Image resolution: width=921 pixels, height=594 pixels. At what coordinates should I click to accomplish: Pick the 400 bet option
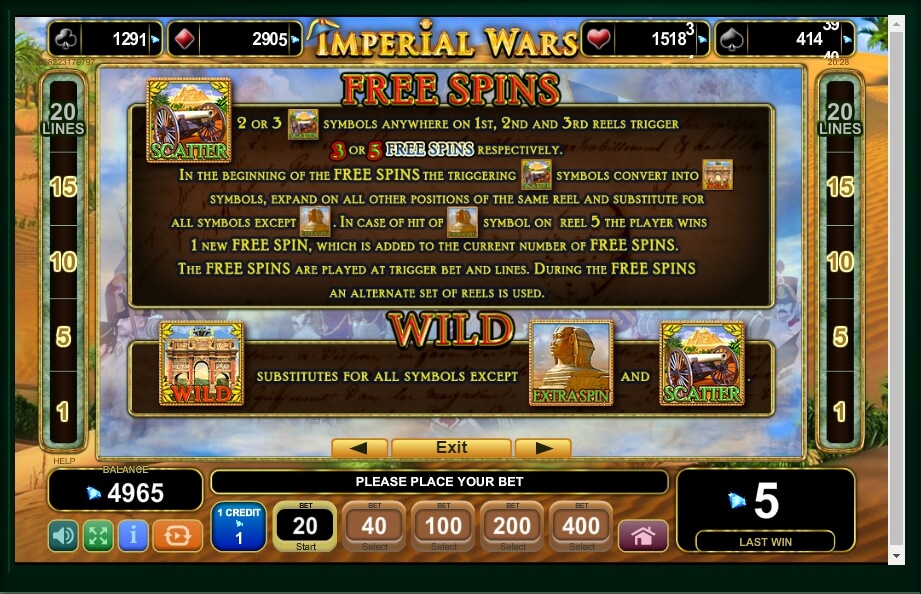[x=581, y=526]
